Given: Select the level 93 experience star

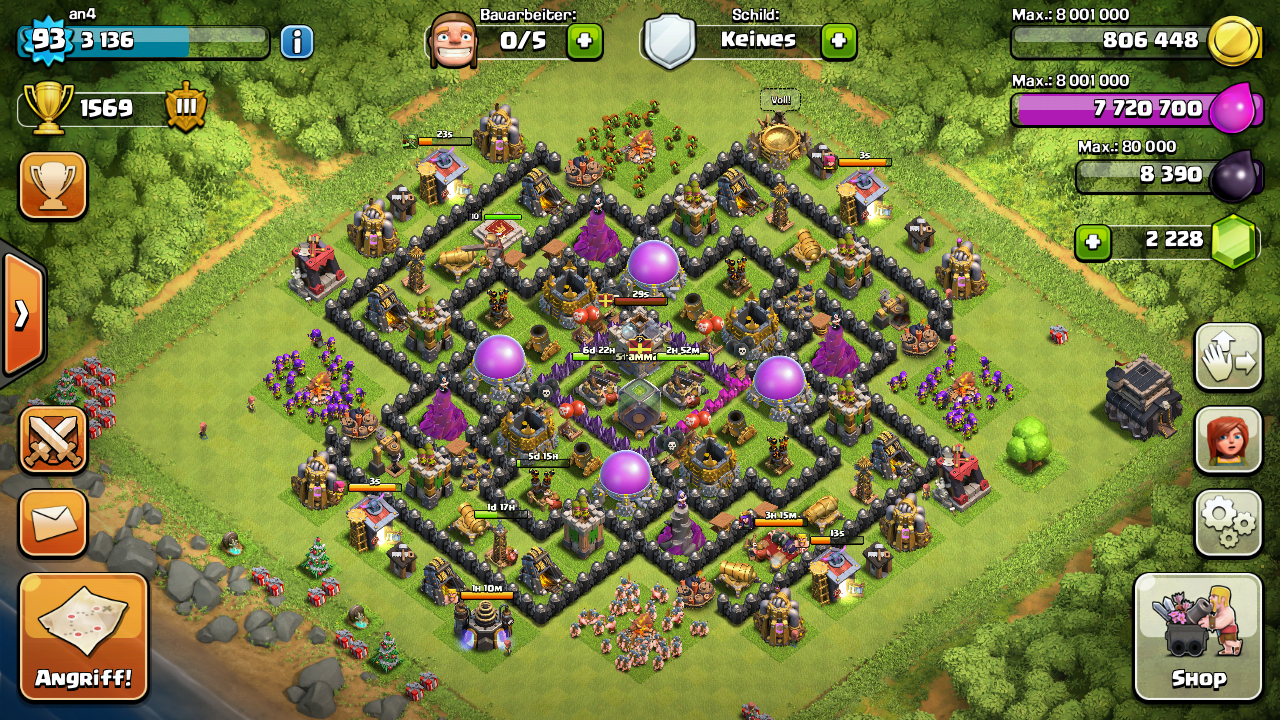Looking at the screenshot, I should [47, 40].
